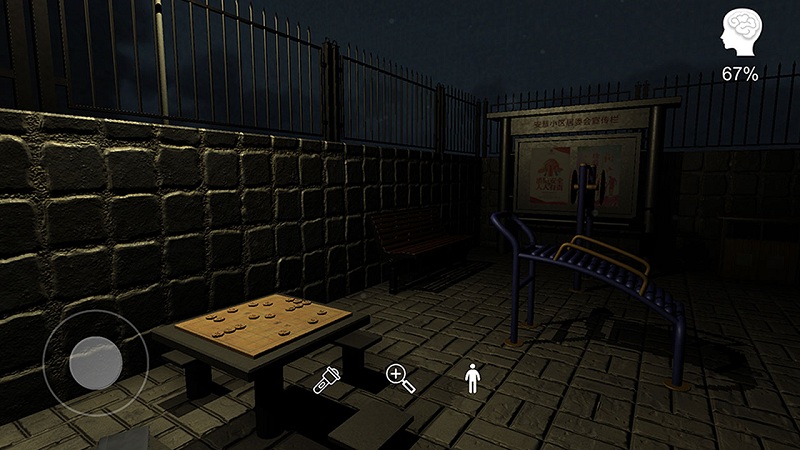Tap the magnifying glass inspect button
Viewport: 800px width, 450px height.
point(400,378)
